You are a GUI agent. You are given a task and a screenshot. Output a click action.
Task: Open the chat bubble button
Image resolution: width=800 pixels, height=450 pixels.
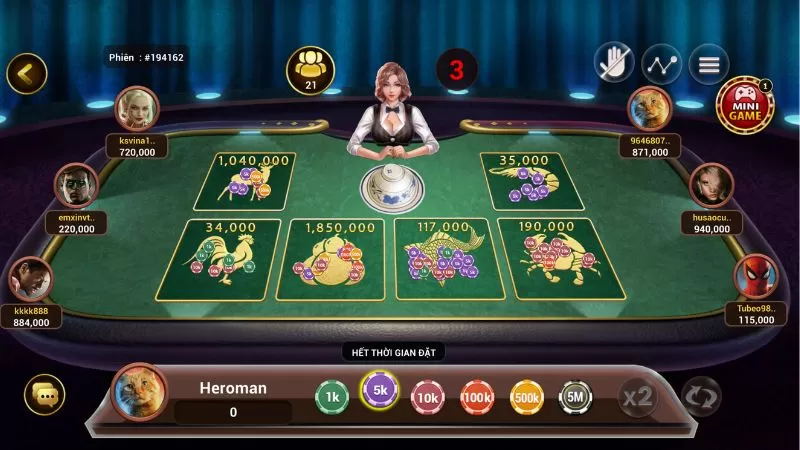click(44, 396)
